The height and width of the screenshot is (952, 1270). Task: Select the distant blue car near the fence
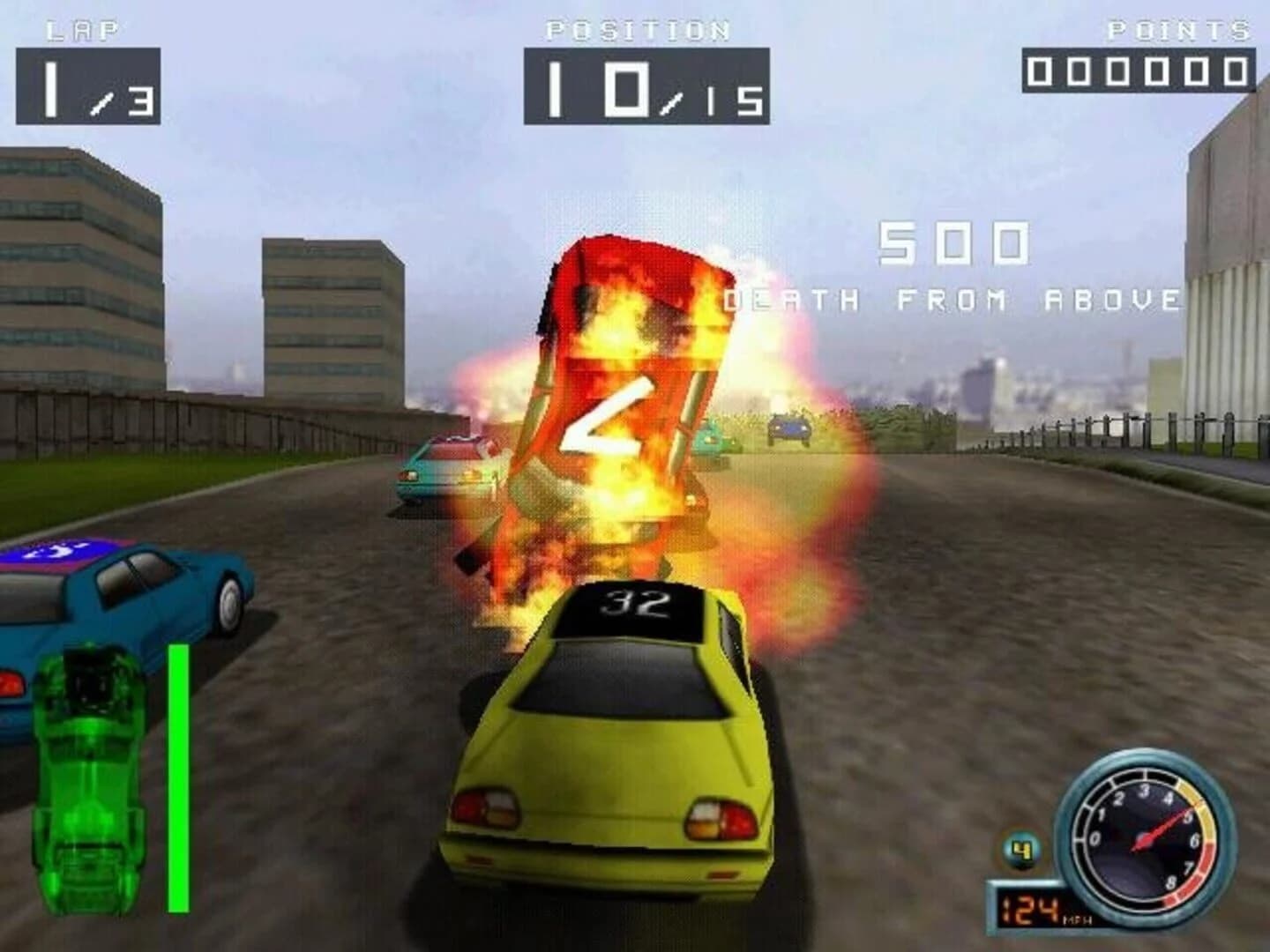(x=788, y=429)
